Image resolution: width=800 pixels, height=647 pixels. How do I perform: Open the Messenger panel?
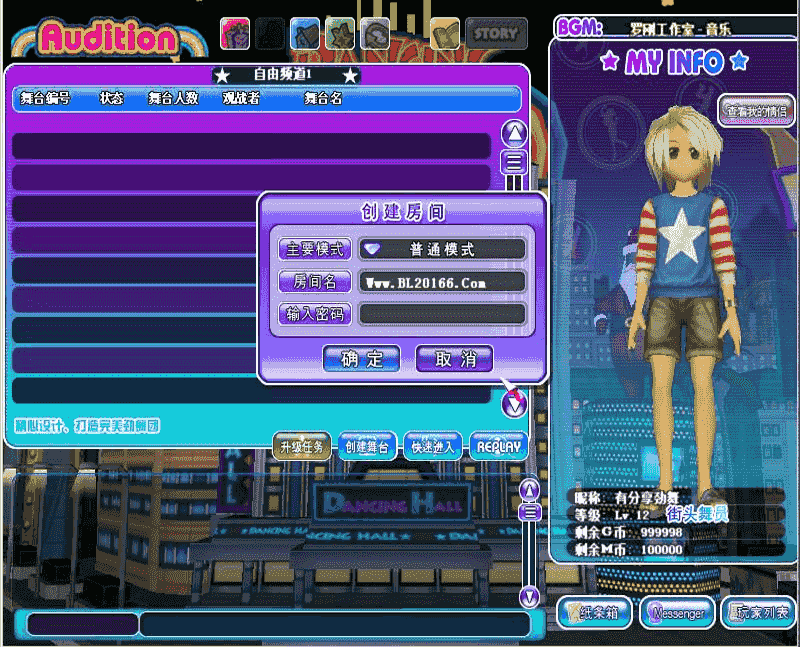(x=677, y=613)
